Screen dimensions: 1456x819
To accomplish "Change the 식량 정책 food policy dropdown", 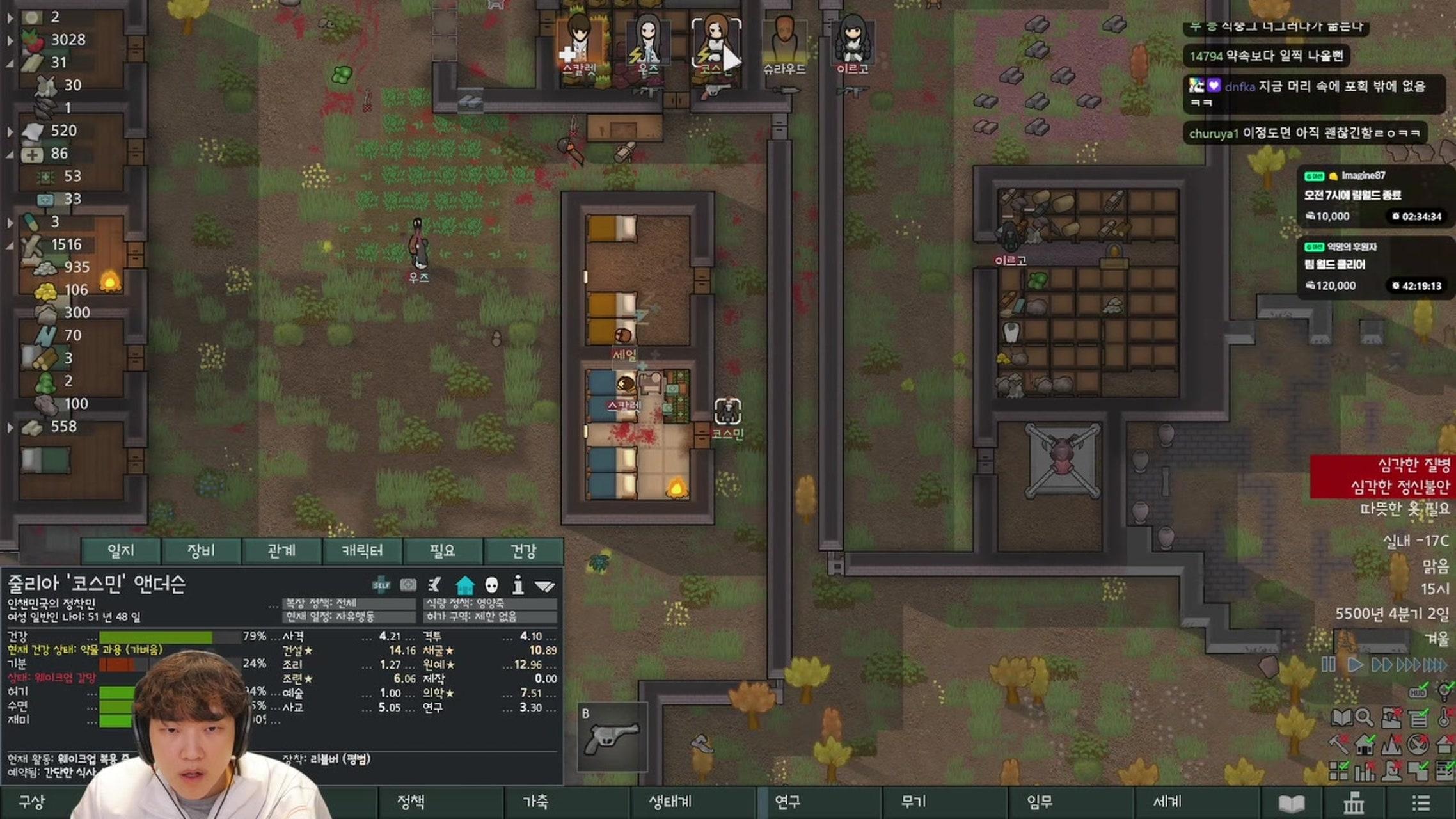I will coord(490,603).
